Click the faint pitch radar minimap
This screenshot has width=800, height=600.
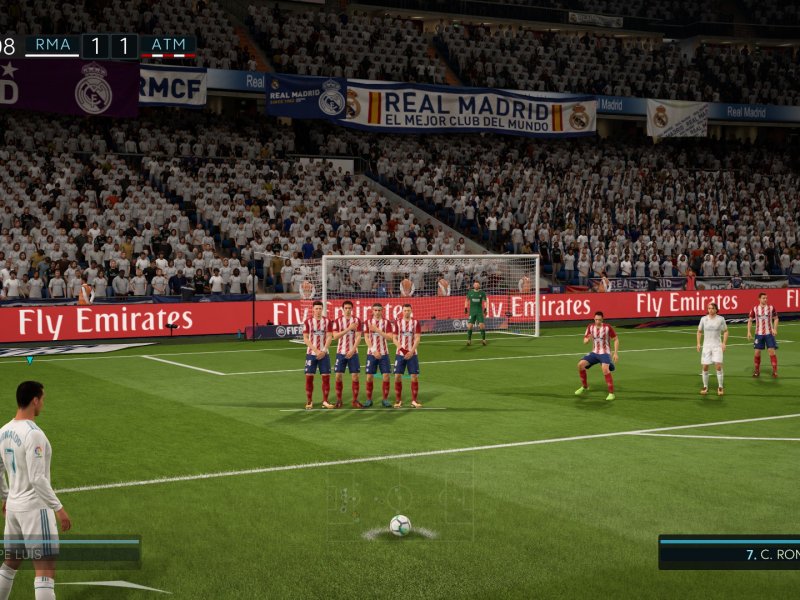click(400, 495)
